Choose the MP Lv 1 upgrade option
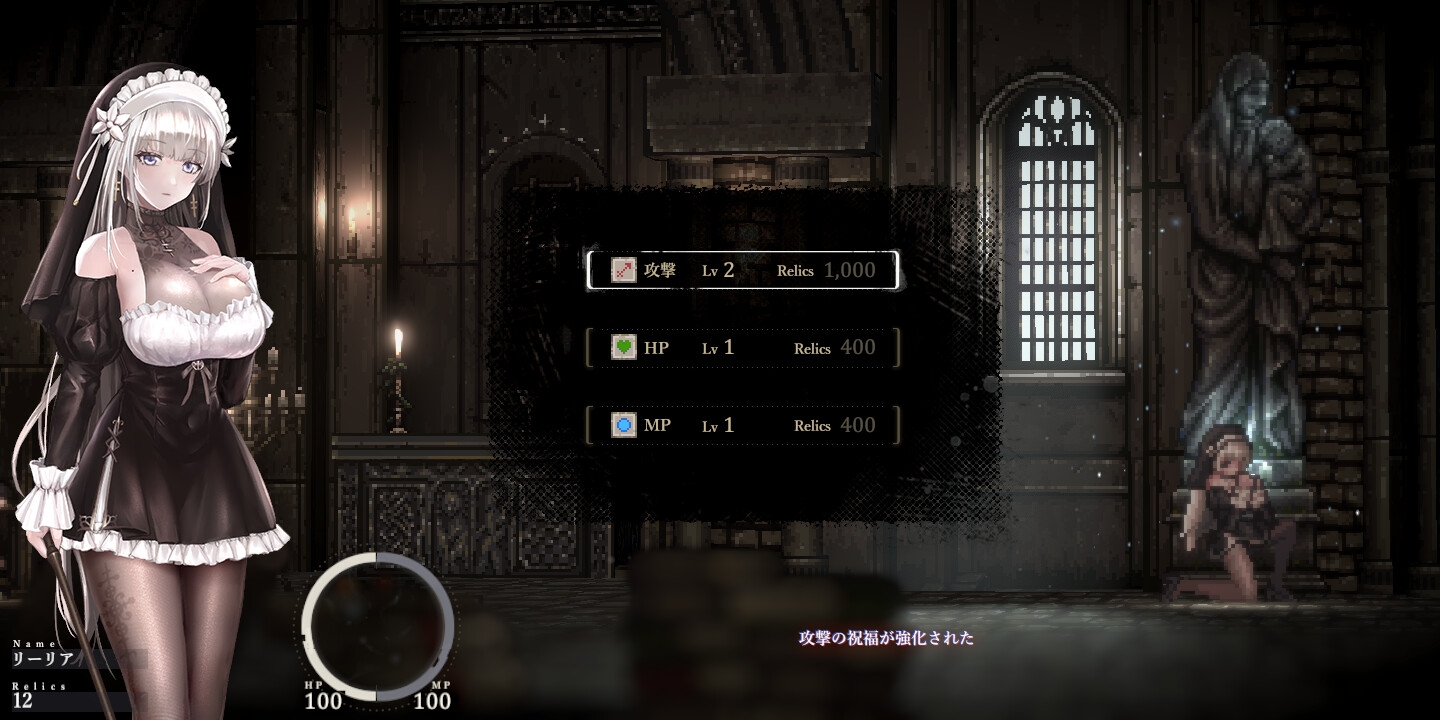Screen dimensions: 1440x720 743,425
